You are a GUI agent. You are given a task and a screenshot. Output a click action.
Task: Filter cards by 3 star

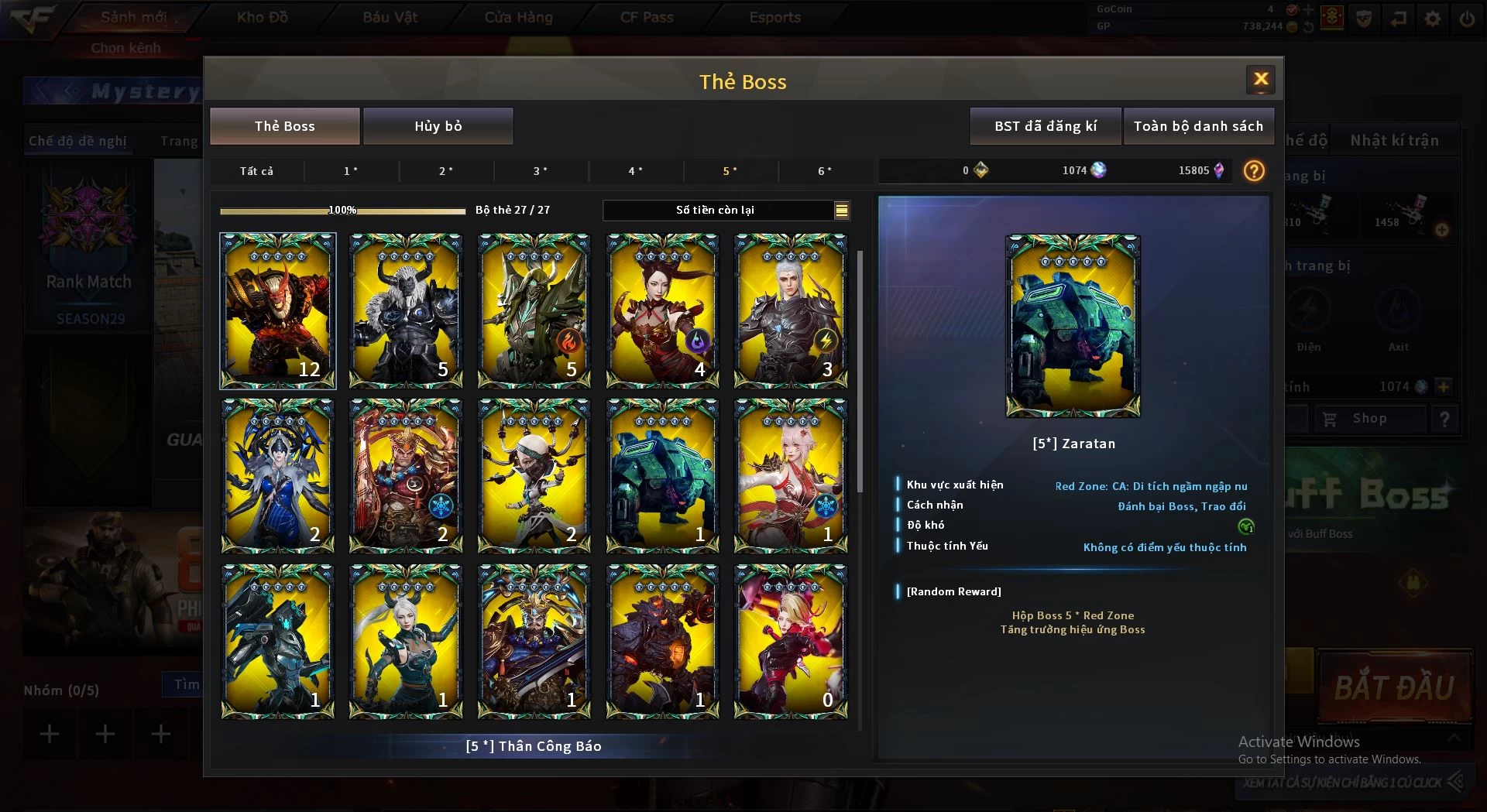click(541, 171)
